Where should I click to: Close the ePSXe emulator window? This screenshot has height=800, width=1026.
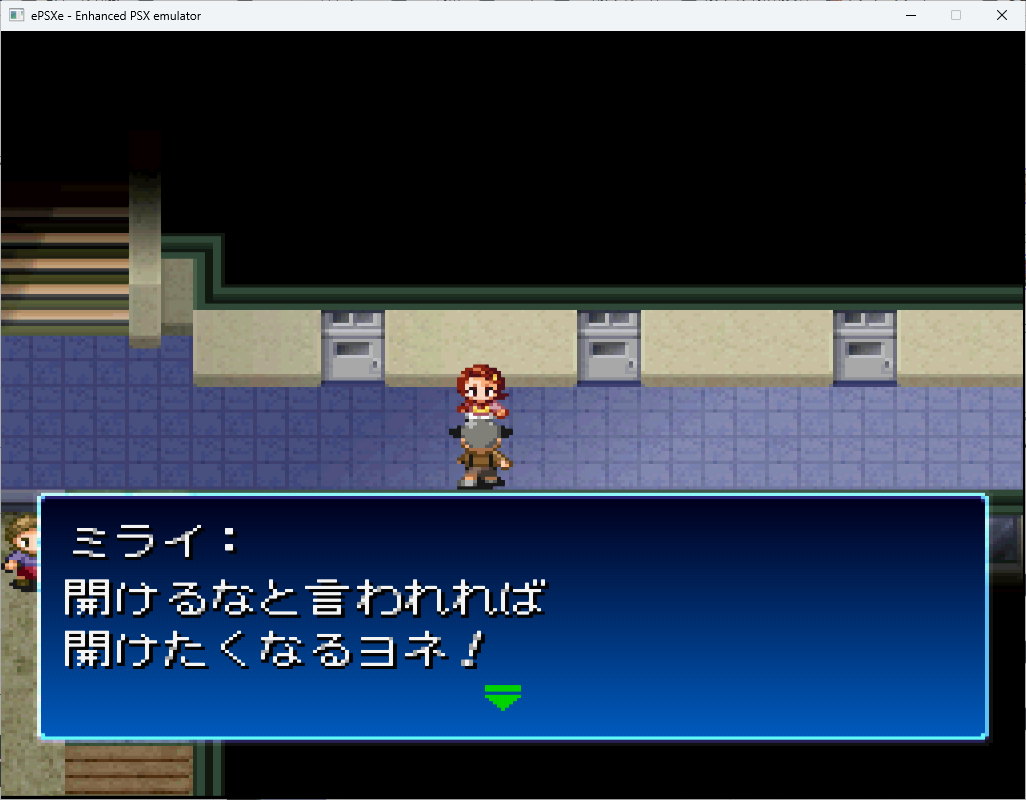pyautogui.click(x=1002, y=15)
